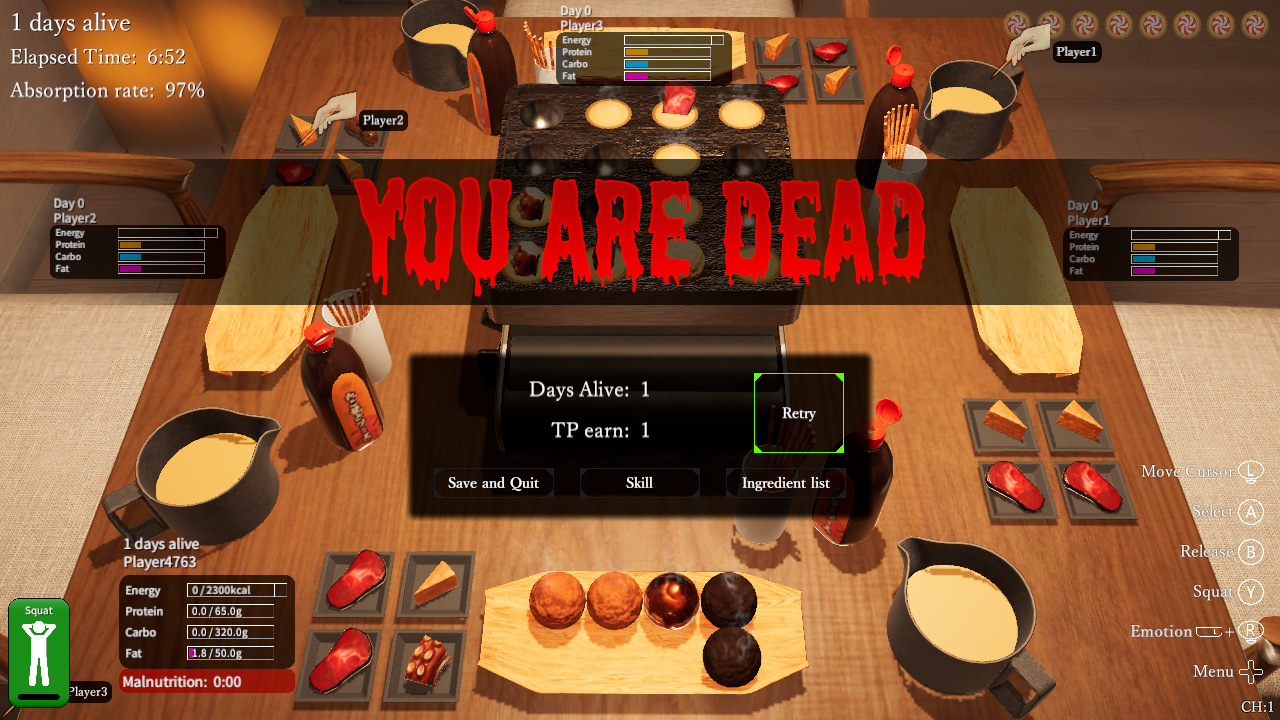Select the Retry button
Screen dimensions: 1280x720
tap(798, 413)
